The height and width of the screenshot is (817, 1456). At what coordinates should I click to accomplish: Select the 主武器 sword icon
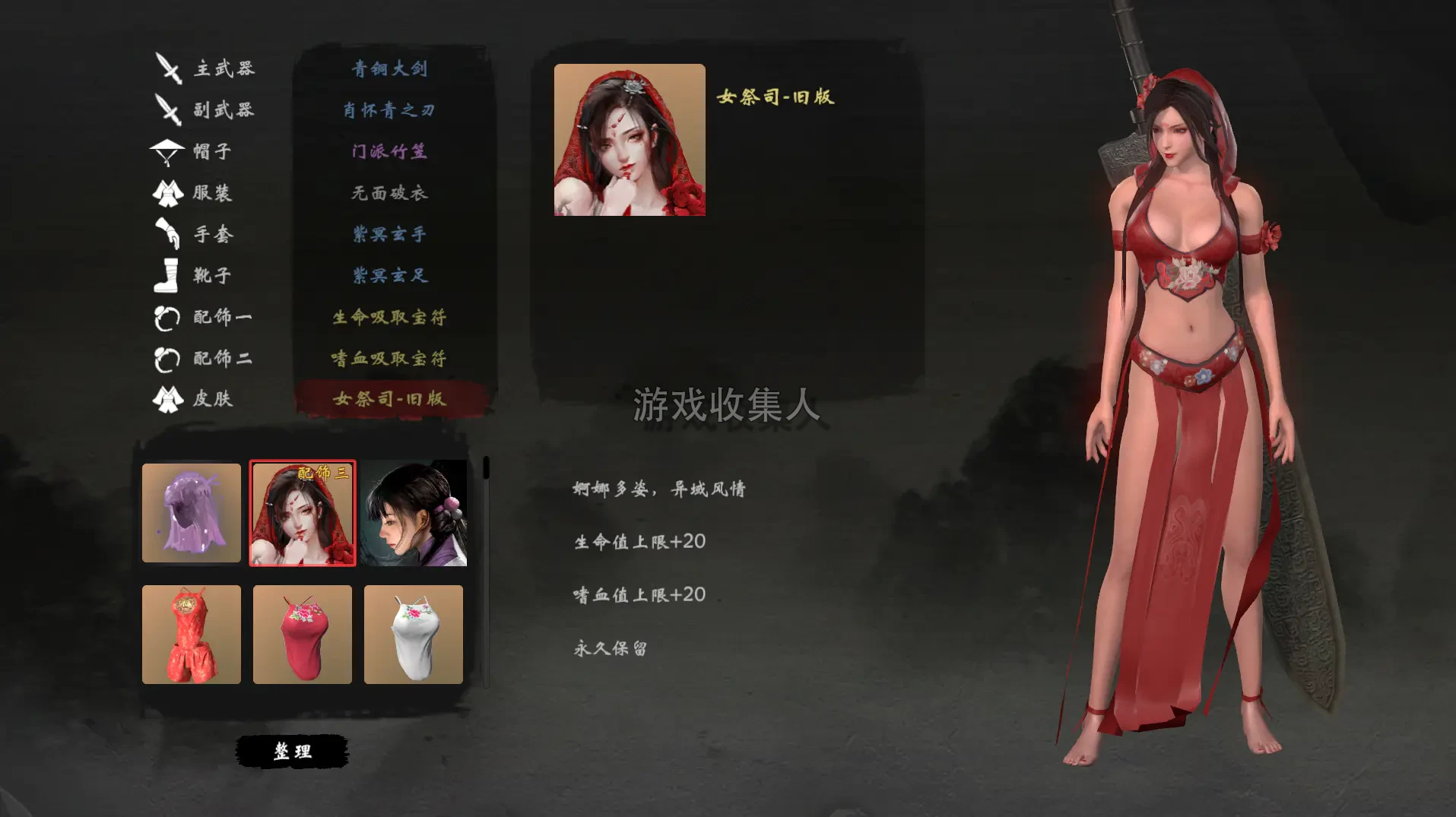[x=169, y=68]
